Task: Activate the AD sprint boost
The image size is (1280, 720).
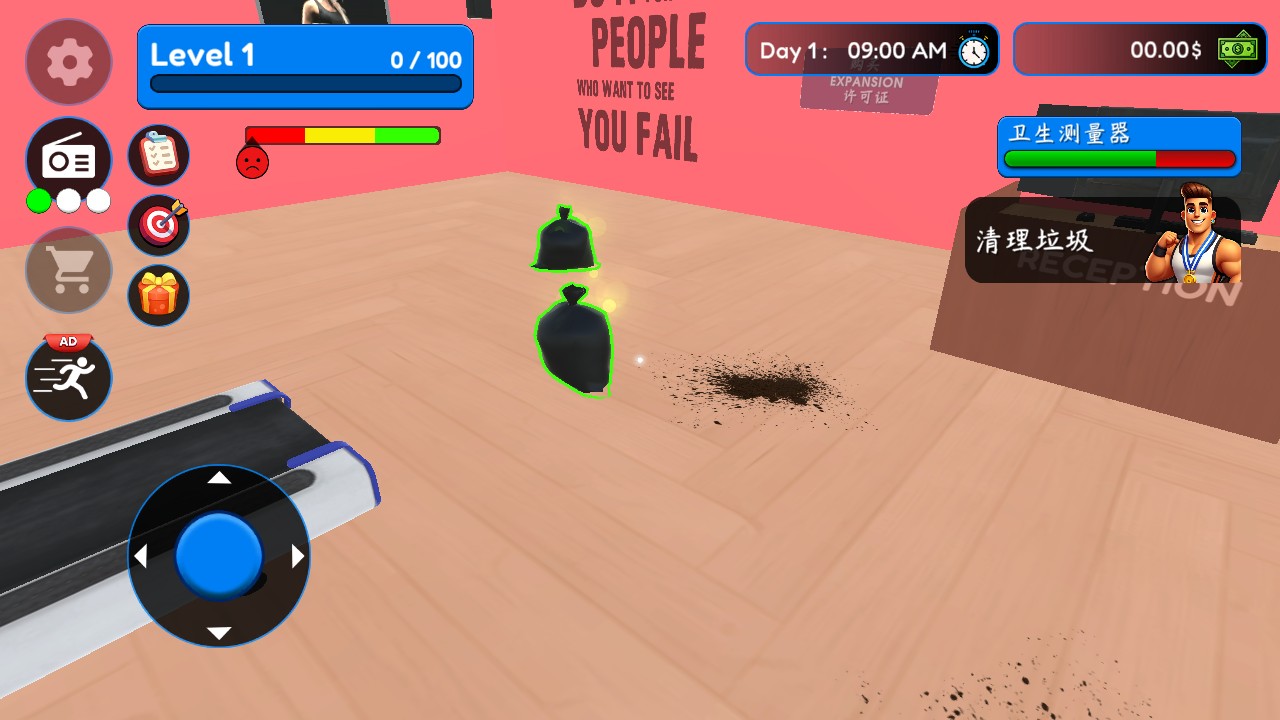Action: [x=68, y=377]
